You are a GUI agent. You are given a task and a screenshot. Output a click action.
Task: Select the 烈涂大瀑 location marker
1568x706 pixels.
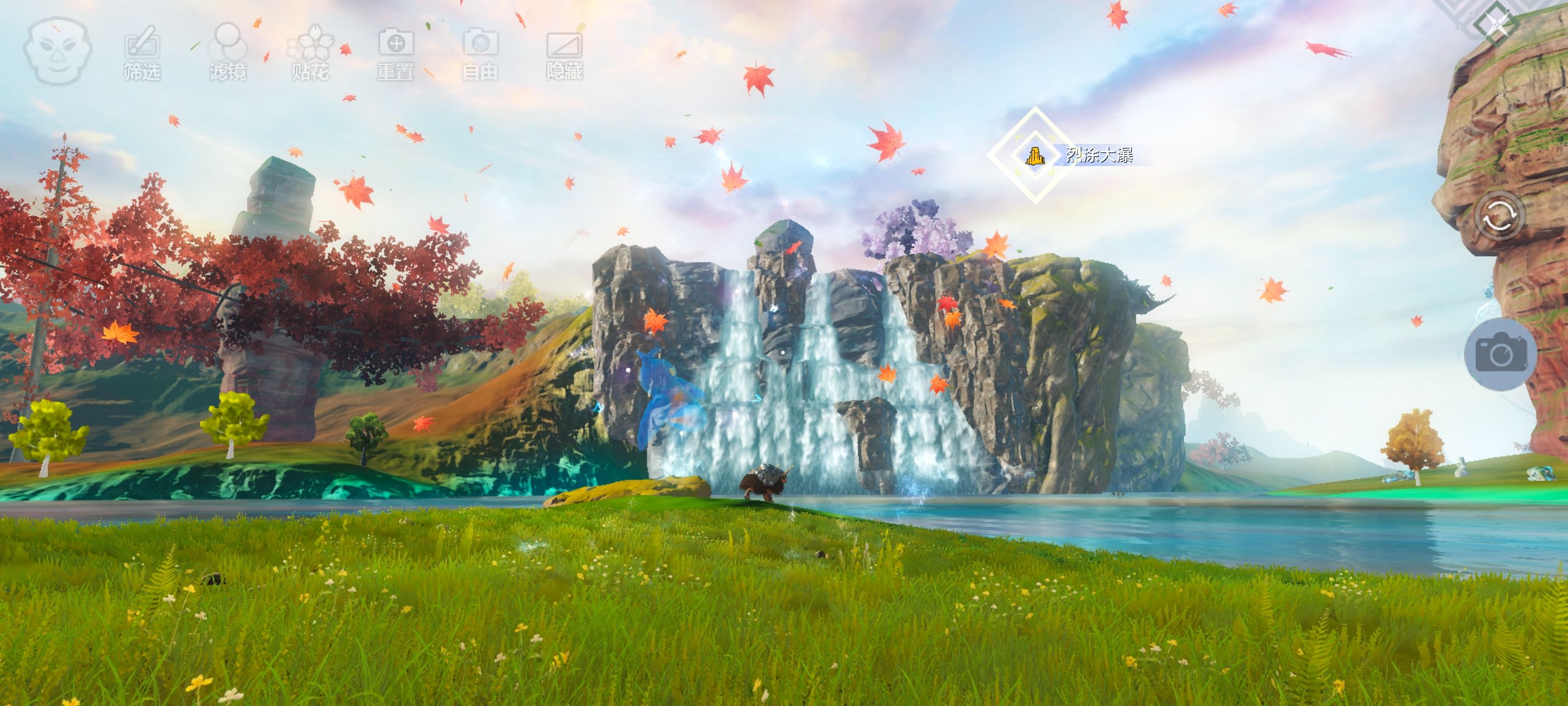1034,155
